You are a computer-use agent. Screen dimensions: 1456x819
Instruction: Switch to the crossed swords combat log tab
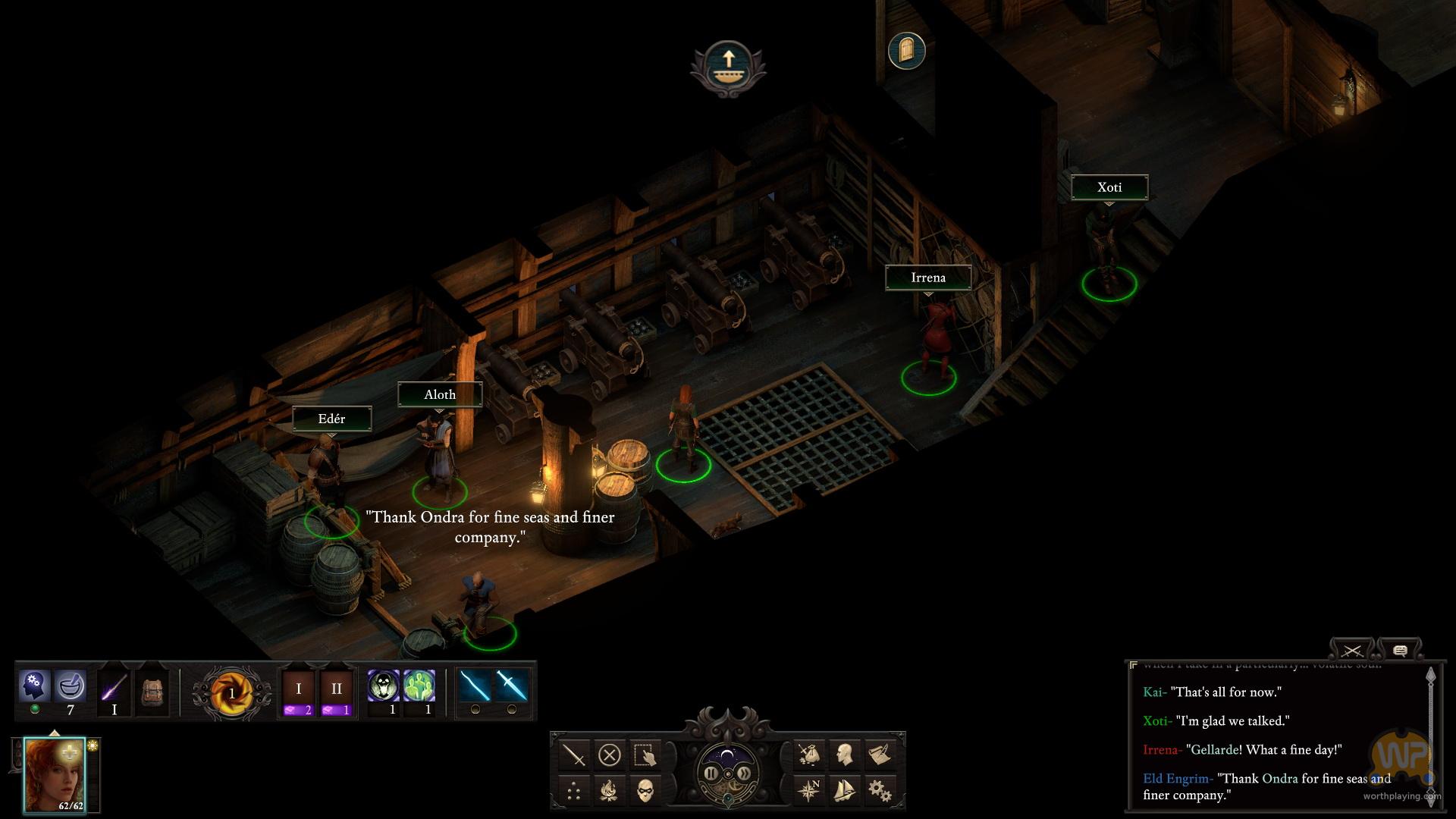[x=1351, y=651]
